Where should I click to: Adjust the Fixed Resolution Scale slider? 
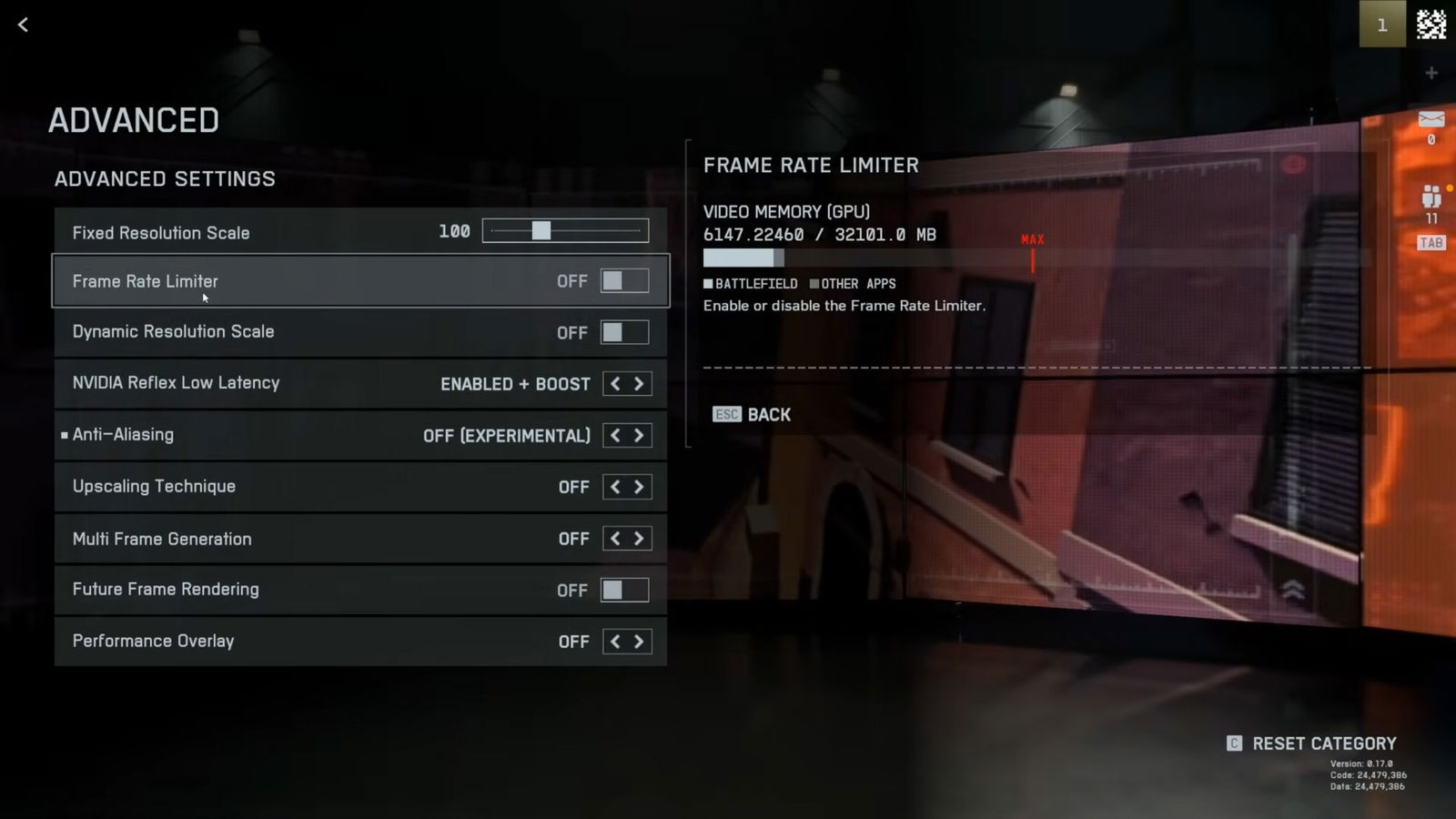(541, 231)
